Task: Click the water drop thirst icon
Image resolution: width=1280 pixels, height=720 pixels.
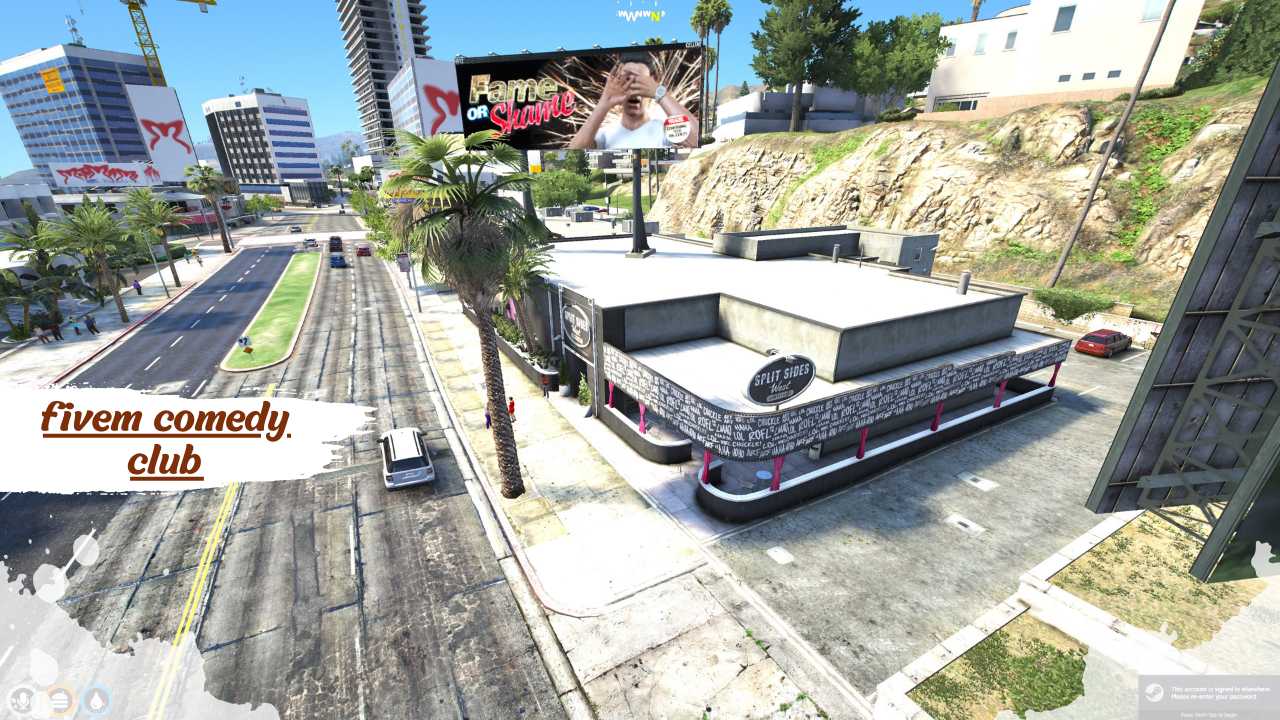Action: pos(97,699)
